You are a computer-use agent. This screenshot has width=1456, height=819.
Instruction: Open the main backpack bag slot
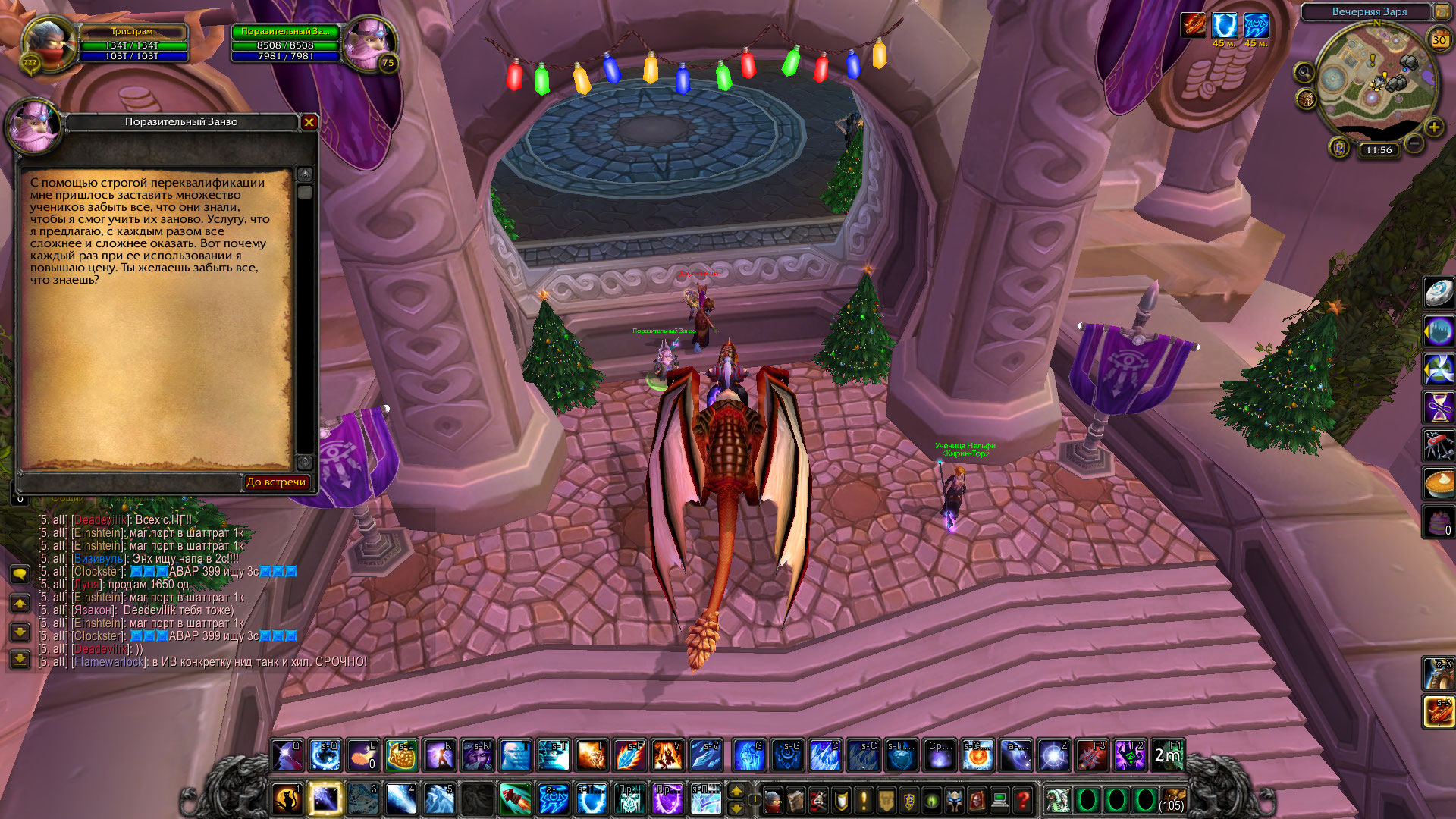pyautogui.click(x=1172, y=800)
